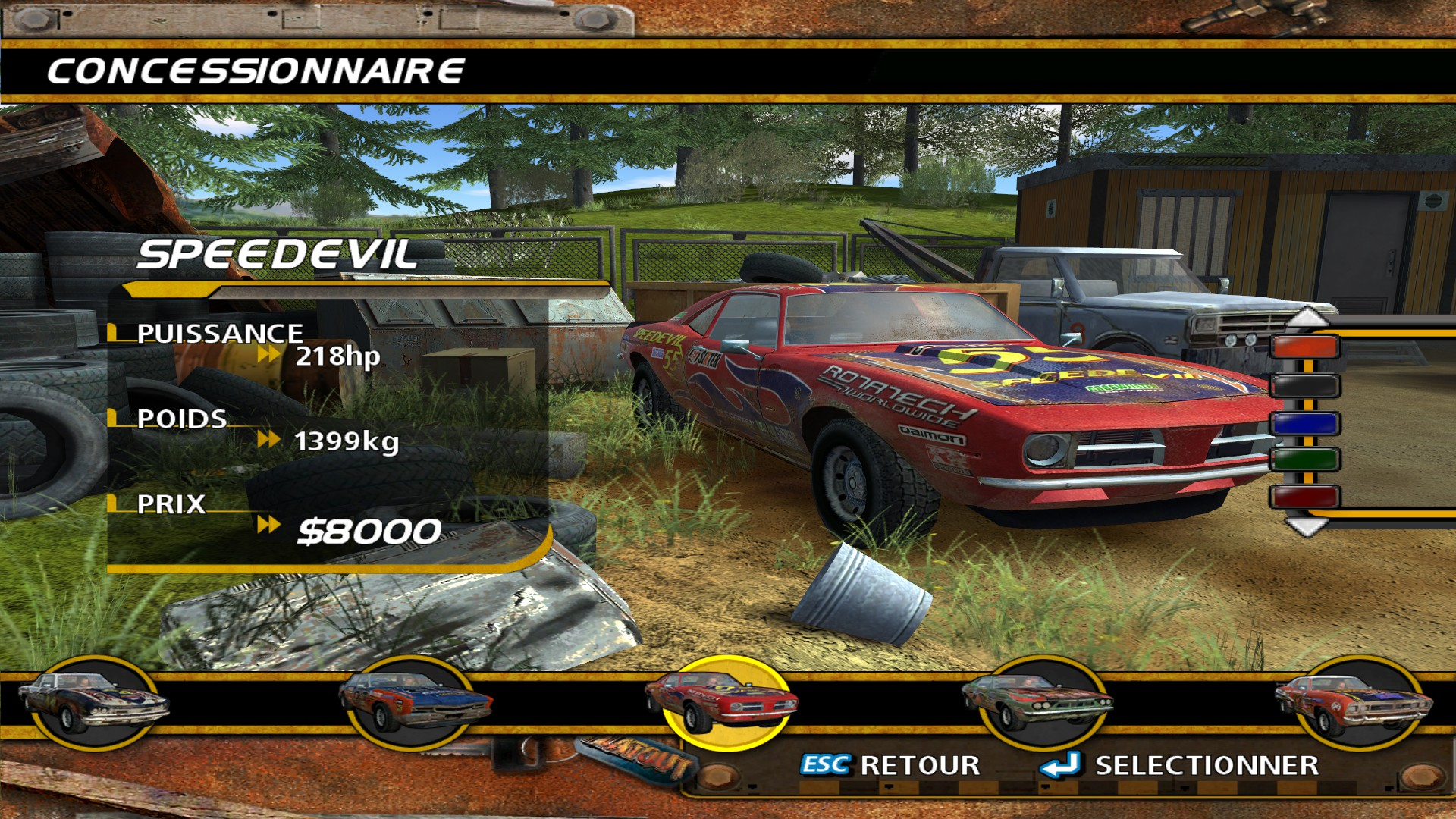Select the dark navy car thumbnail
Viewport: 1456px width, 819px height.
tap(93, 702)
